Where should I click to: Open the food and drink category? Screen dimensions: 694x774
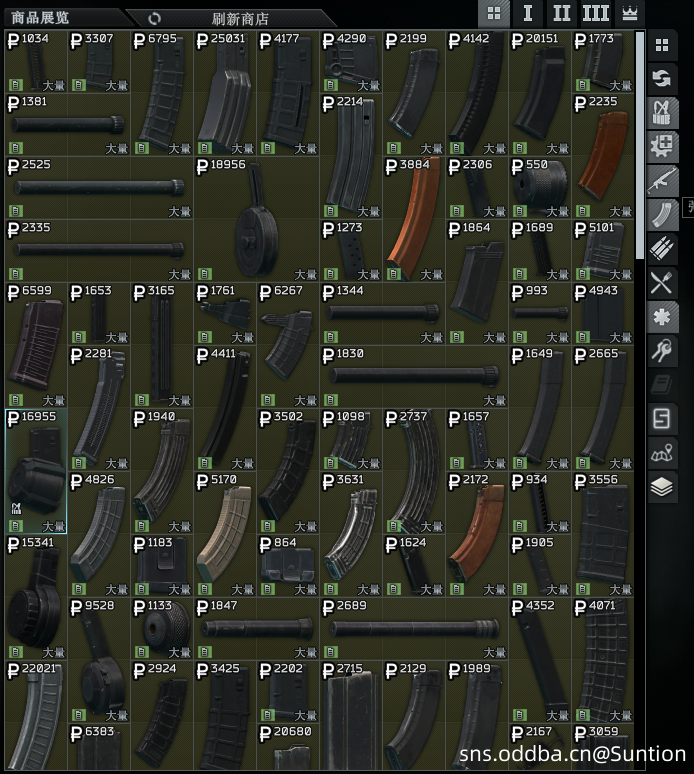pyautogui.click(x=662, y=283)
